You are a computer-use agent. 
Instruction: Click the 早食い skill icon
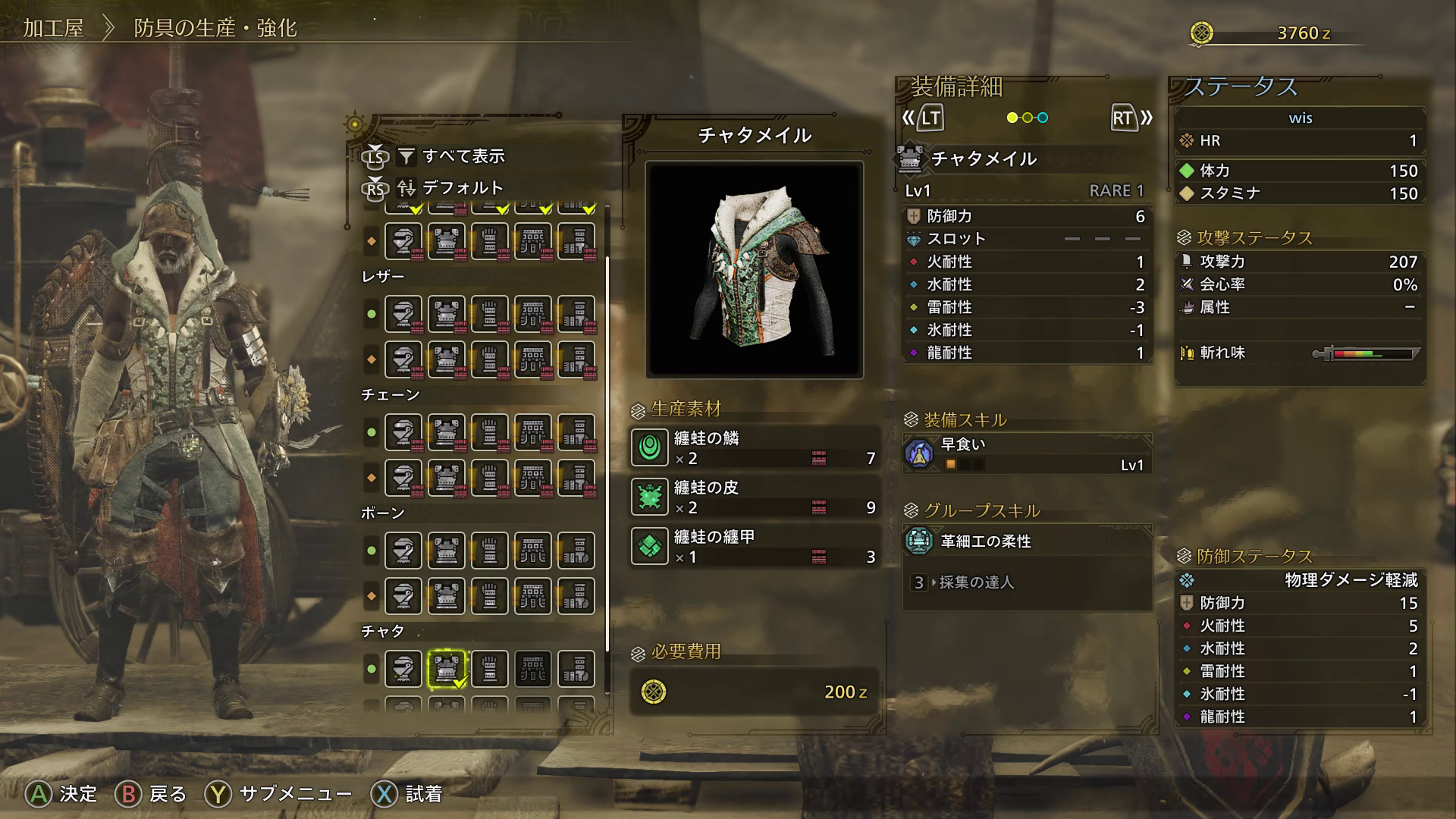[x=920, y=453]
